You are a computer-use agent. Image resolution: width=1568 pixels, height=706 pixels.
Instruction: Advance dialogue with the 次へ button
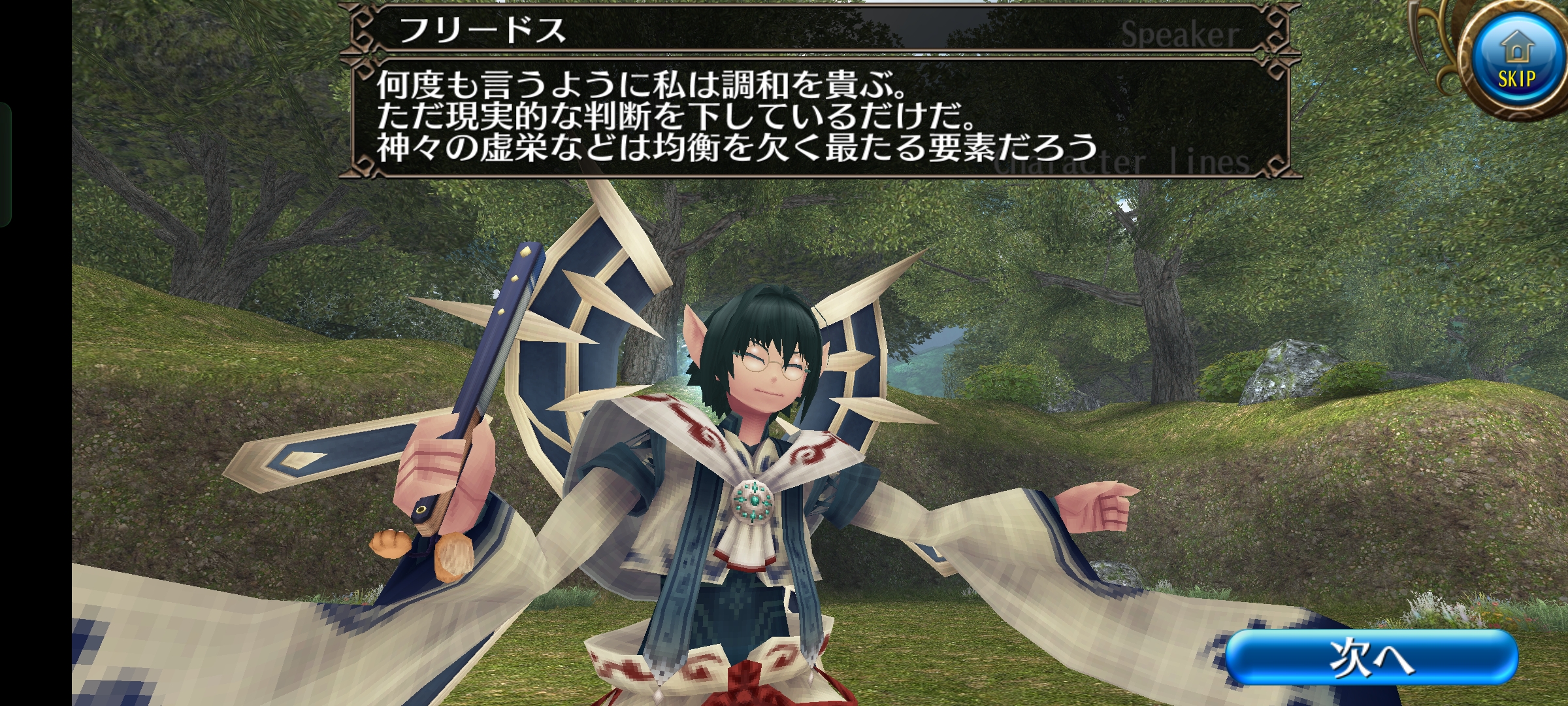point(1371,658)
